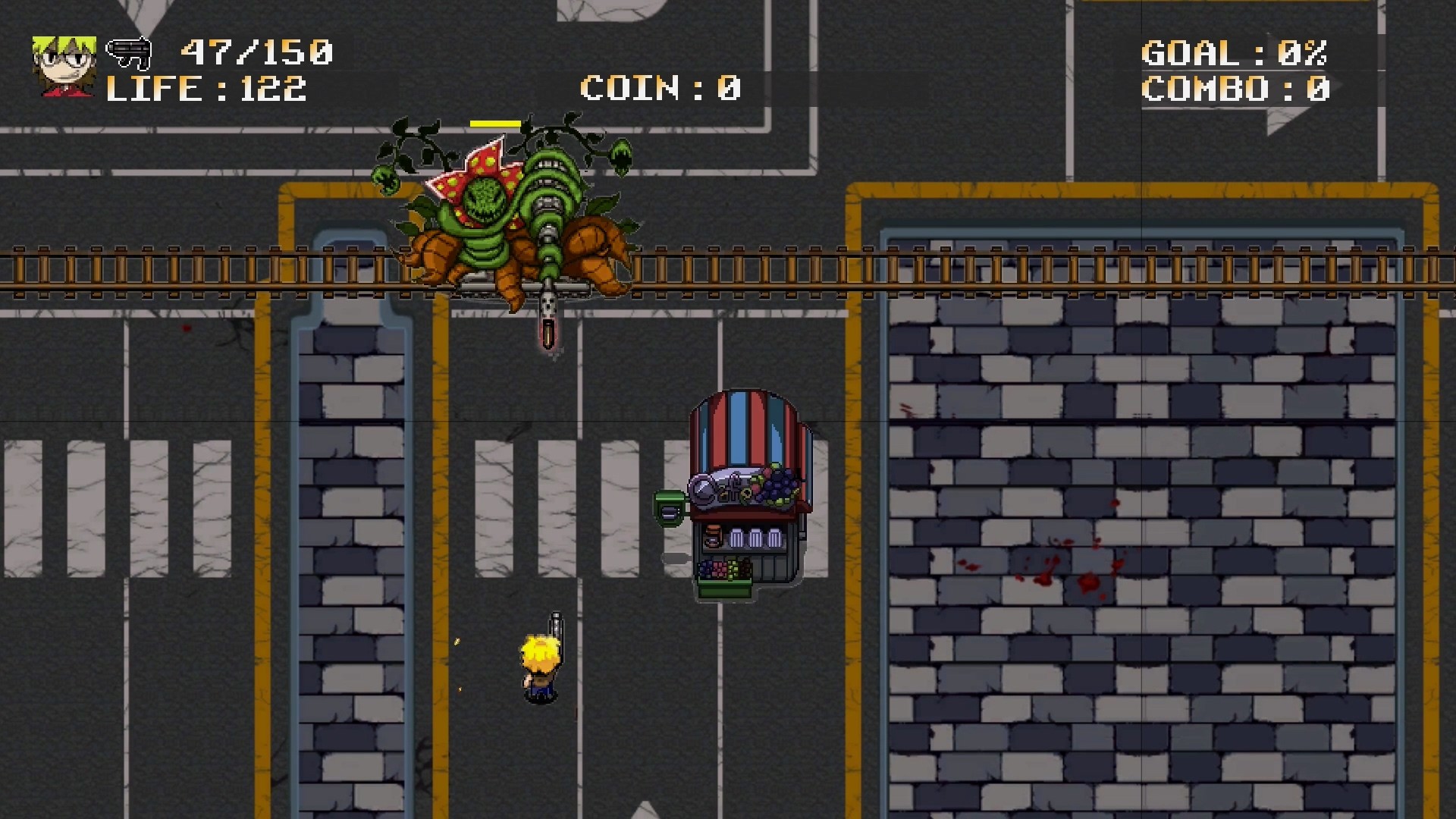Image resolution: width=1456 pixels, height=819 pixels.
Task: Expand the GOAL : 0% counter
Action: [1234, 53]
